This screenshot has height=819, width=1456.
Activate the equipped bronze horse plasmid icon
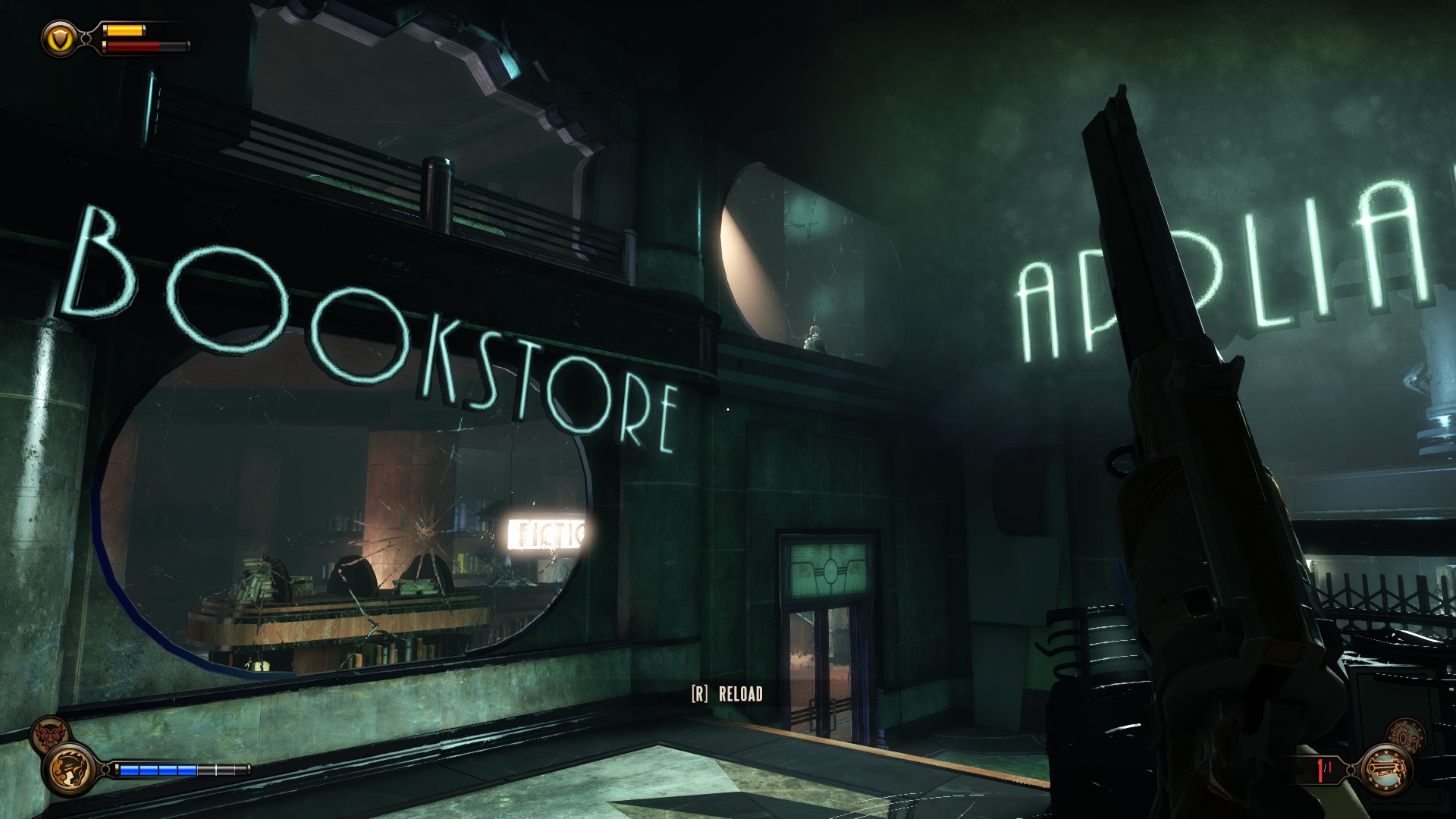69,770
